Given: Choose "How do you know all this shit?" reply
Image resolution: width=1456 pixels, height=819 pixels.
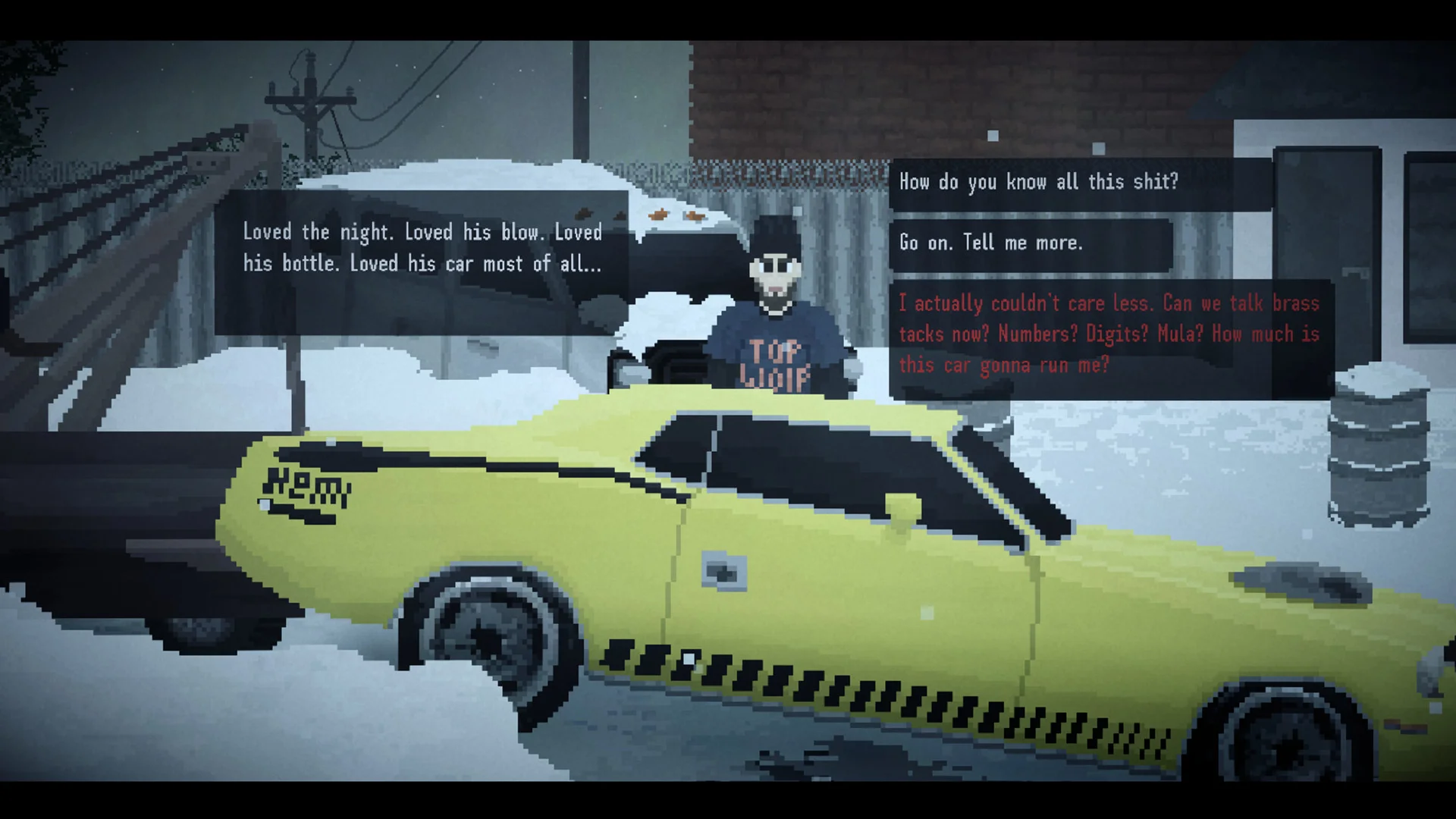Looking at the screenshot, I should 1038,183.
